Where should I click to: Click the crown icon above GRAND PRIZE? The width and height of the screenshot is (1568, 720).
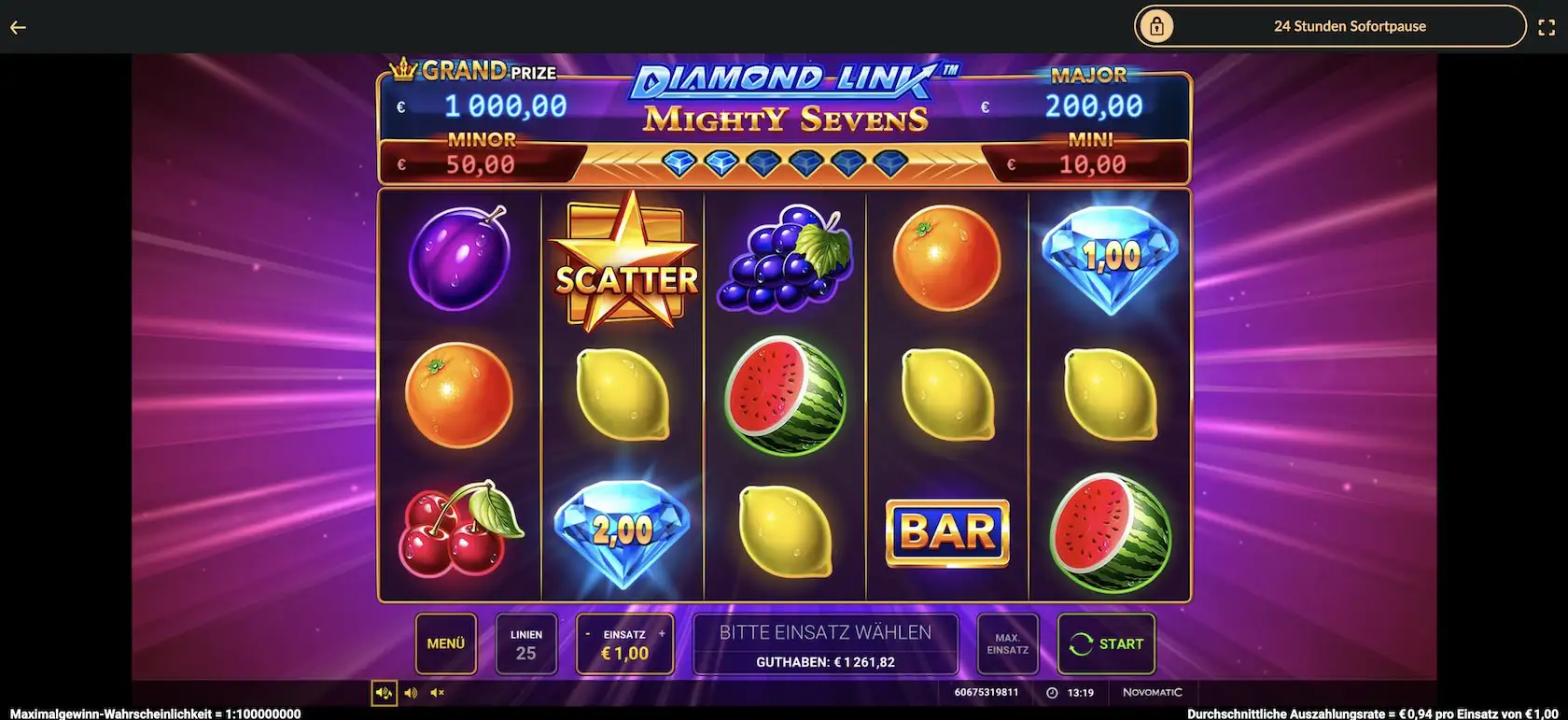click(401, 66)
